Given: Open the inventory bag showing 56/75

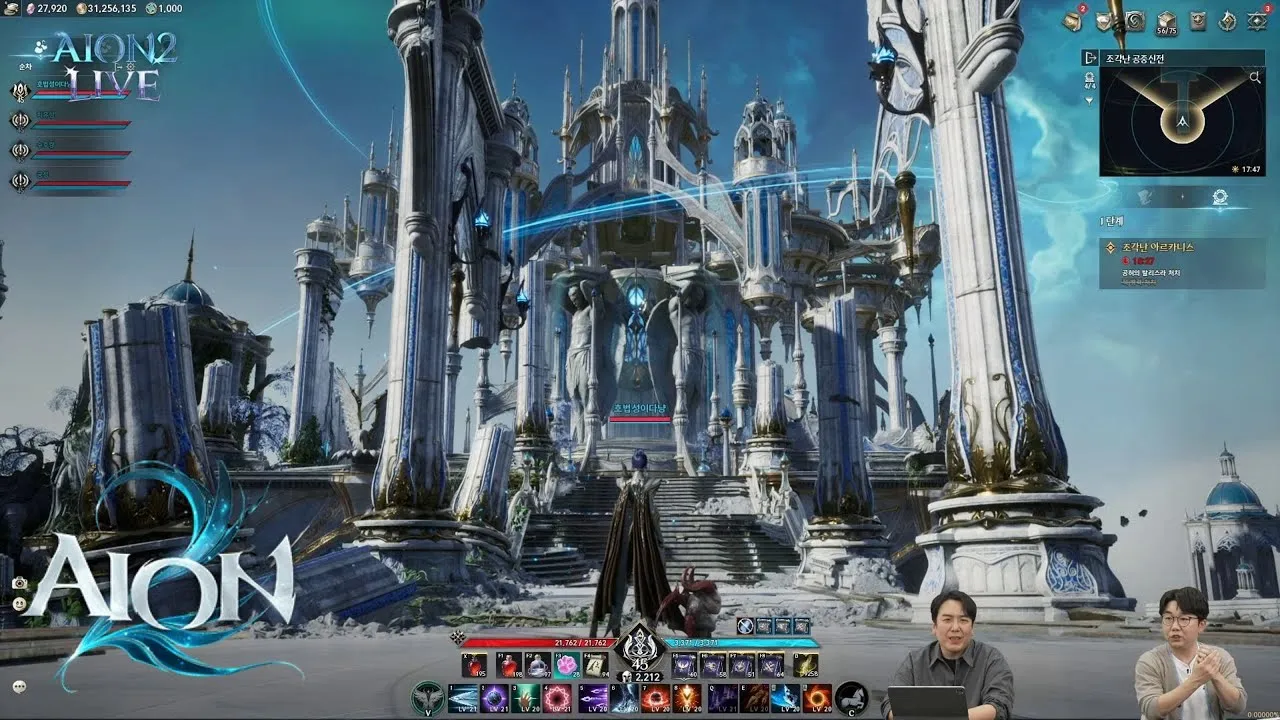Looking at the screenshot, I should point(1165,20).
